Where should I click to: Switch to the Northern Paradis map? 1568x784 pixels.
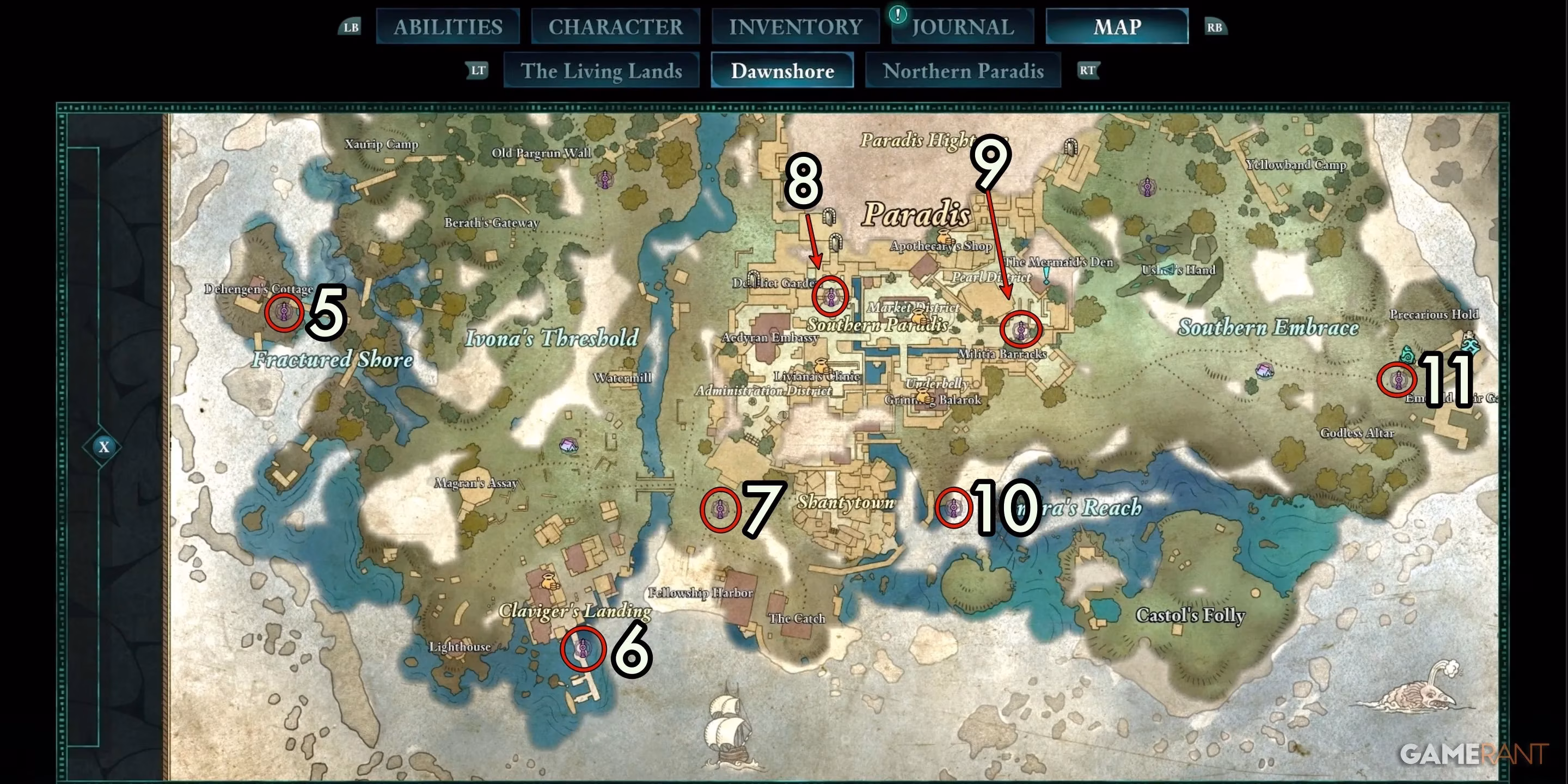(963, 71)
